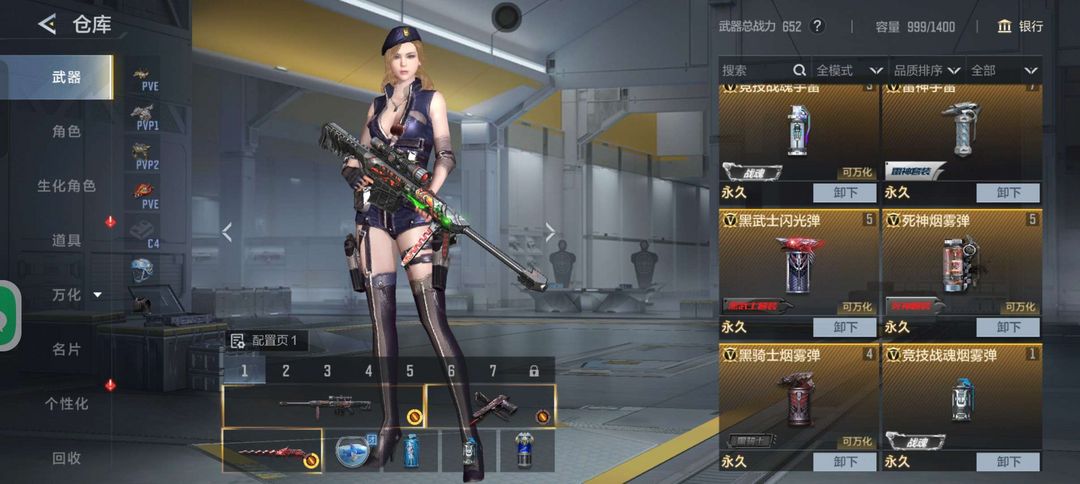This screenshot has width=1080, height=484.
Task: Switch to loadout page 2
Action: click(x=286, y=371)
